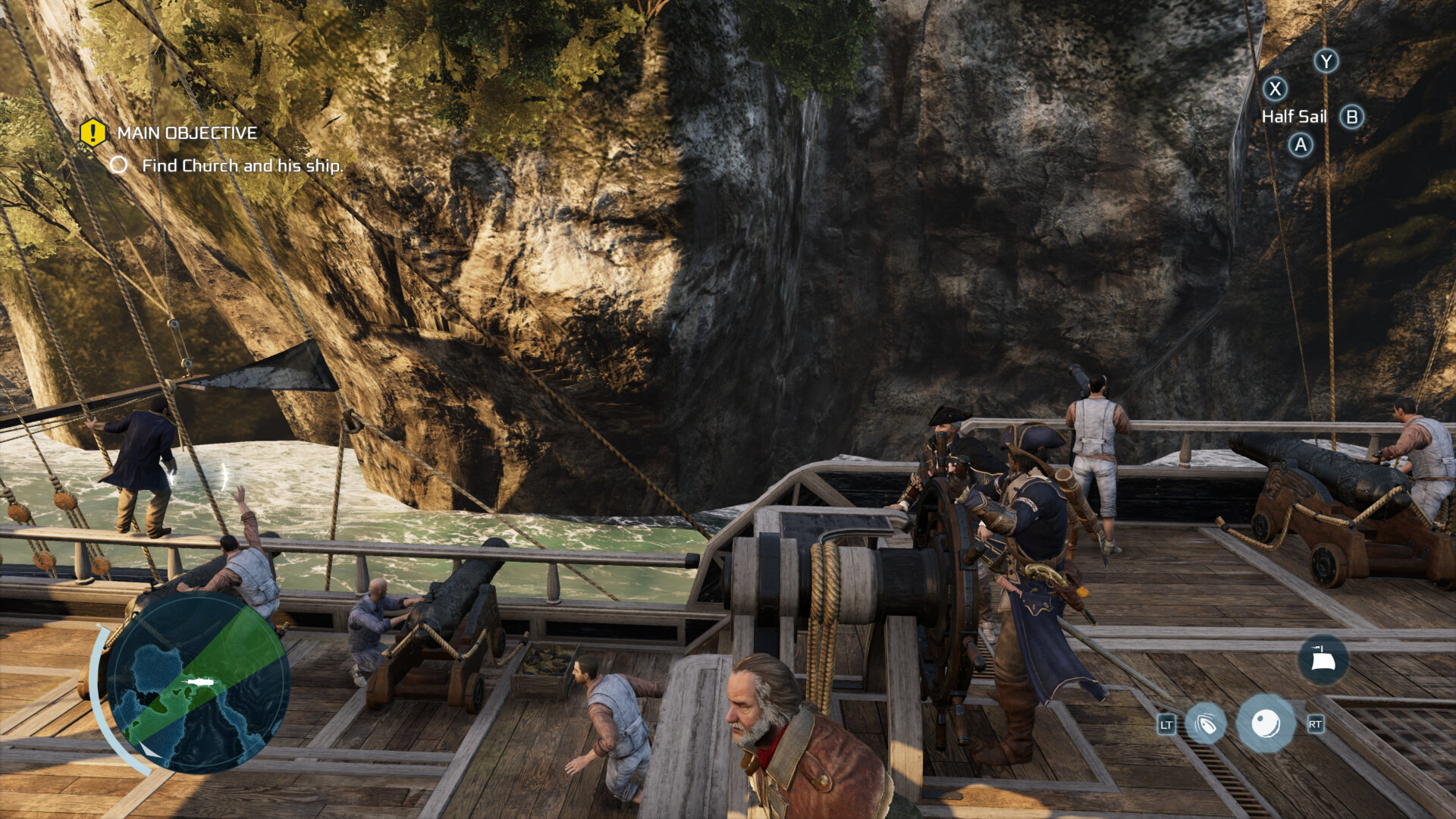Select the round shot cannonball icon
The image size is (1456, 819).
(1265, 724)
